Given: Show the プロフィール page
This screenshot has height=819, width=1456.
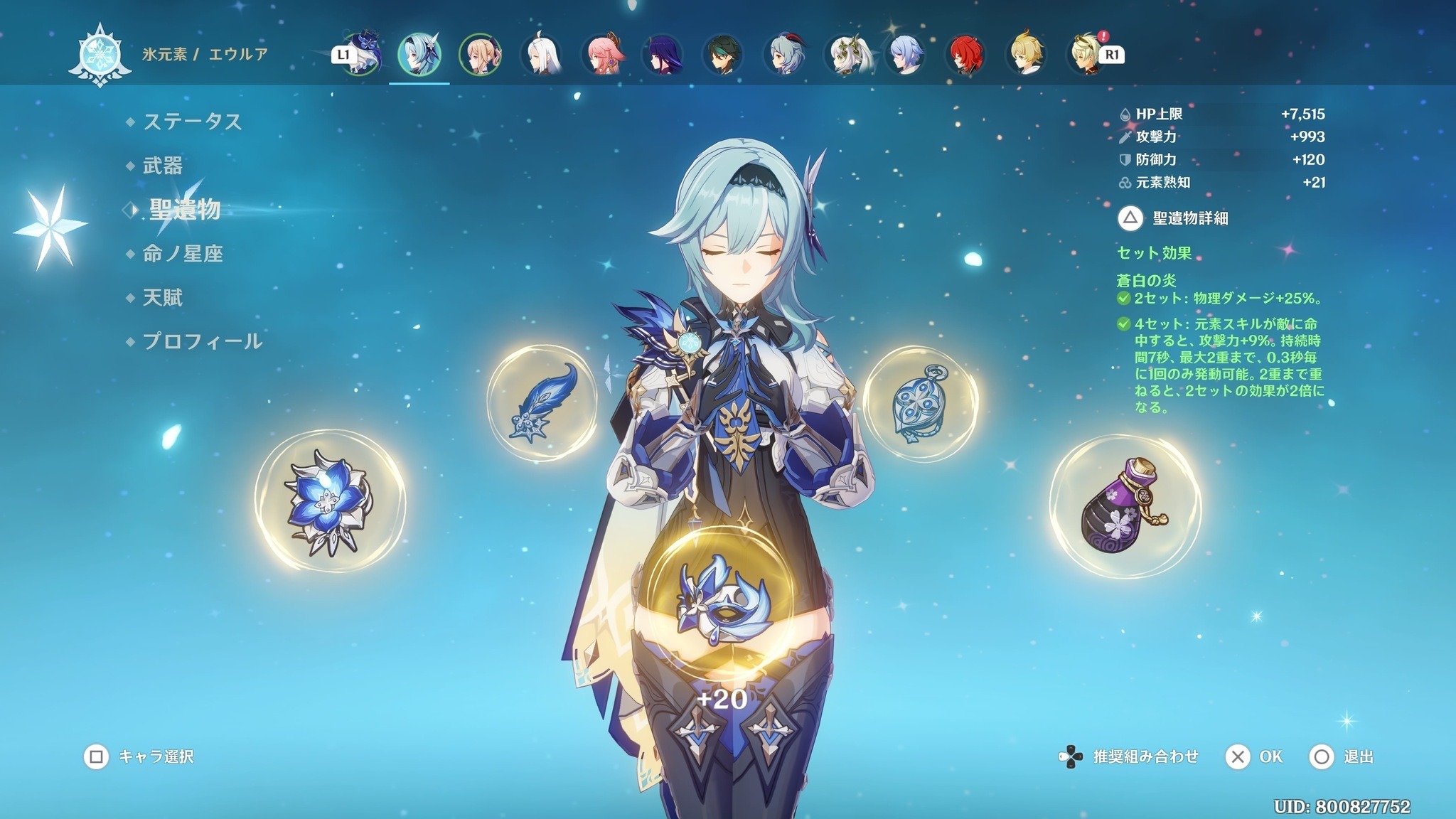Looking at the screenshot, I should (x=203, y=341).
